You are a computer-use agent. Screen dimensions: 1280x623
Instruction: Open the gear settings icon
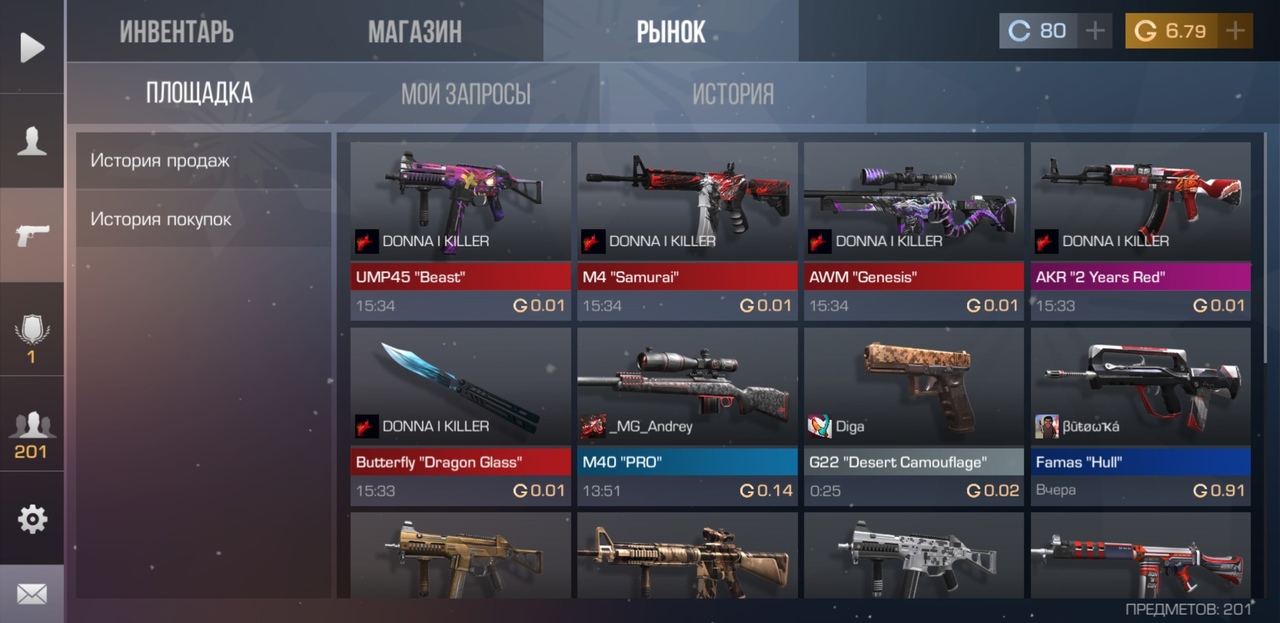(32, 519)
